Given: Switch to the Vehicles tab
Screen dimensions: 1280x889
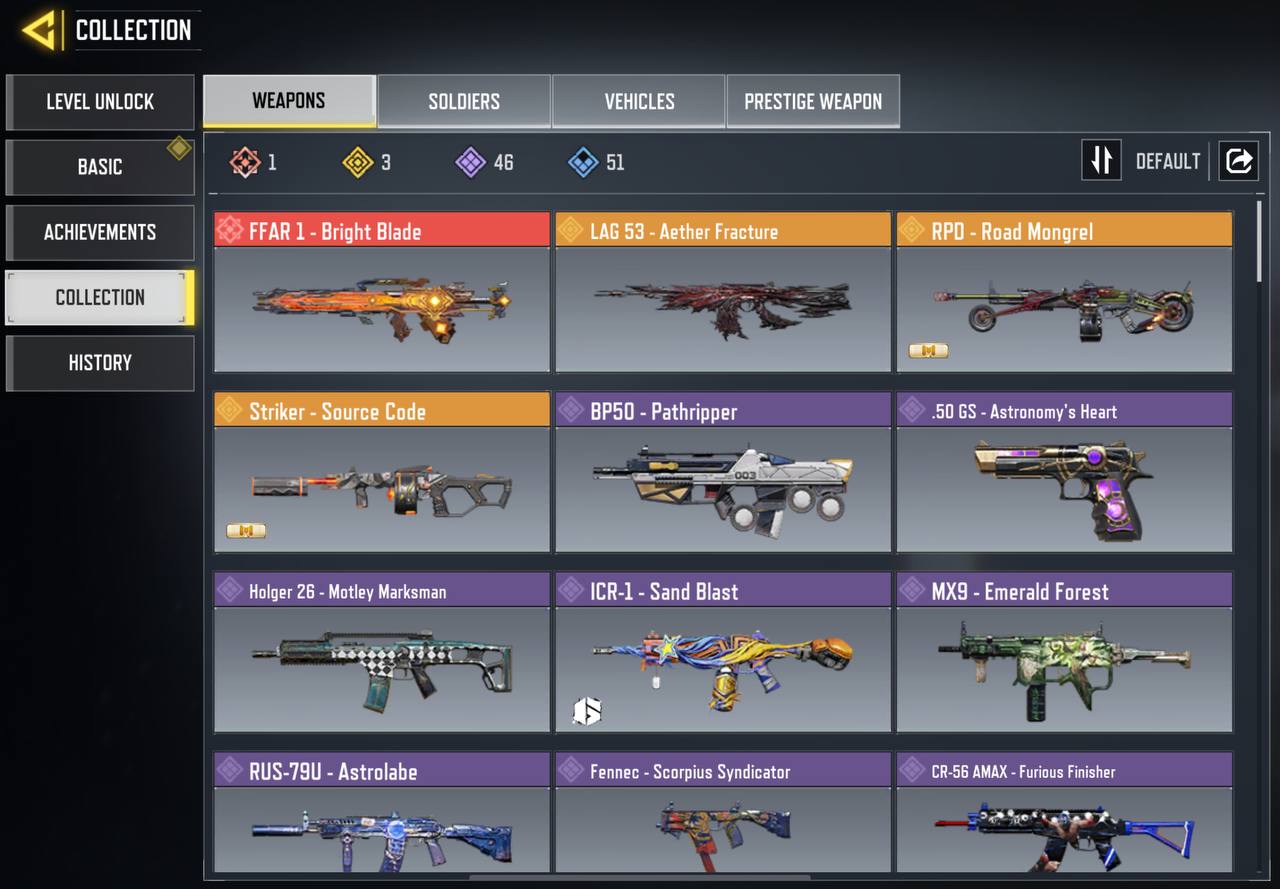Looking at the screenshot, I should click(x=639, y=101).
